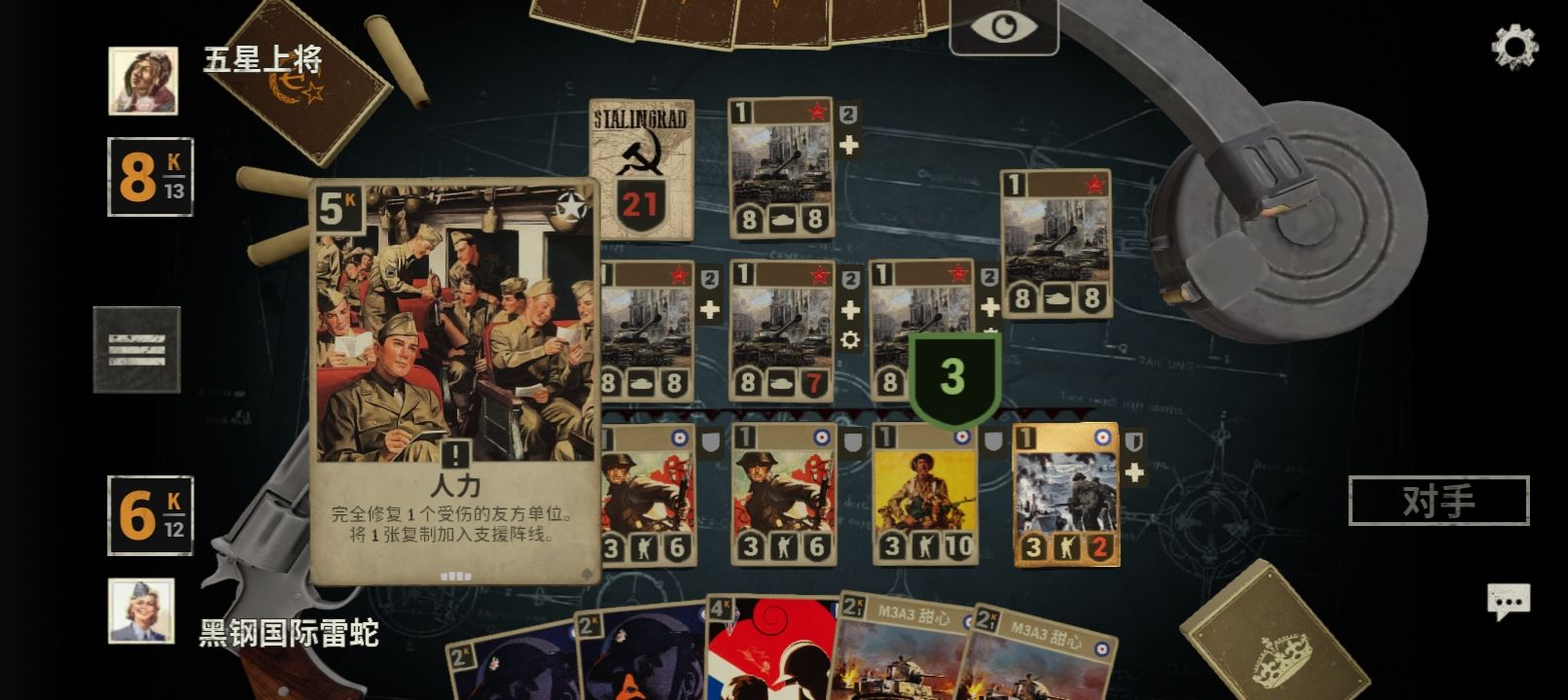1568x700 pixels.
Task: Select the gold-bordered 3/2 infantry unit
Action: click(x=1066, y=494)
